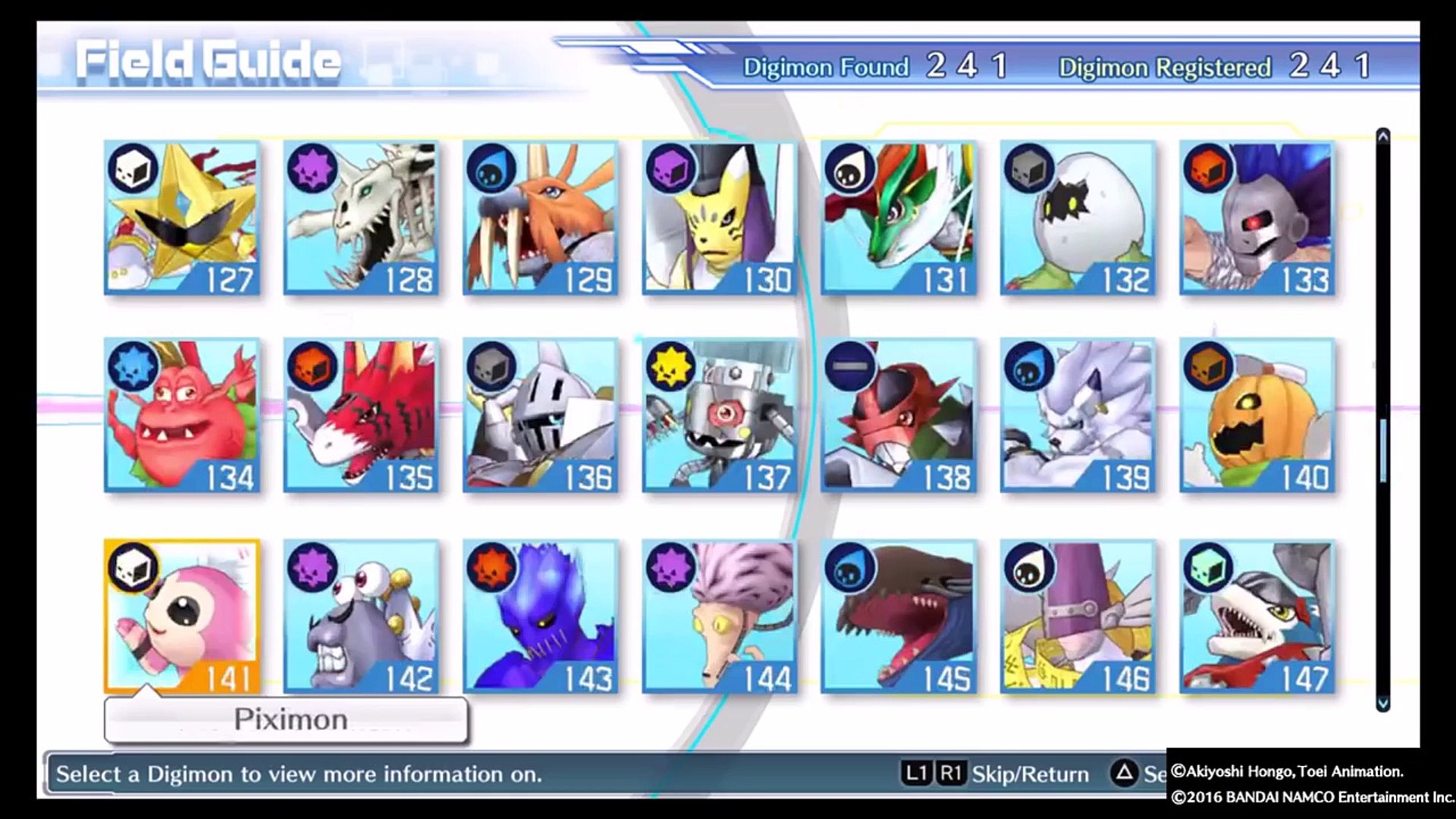1456x819 pixels.
Task: Select the pumpkin-head Digimon entry 140
Action: tap(1257, 415)
